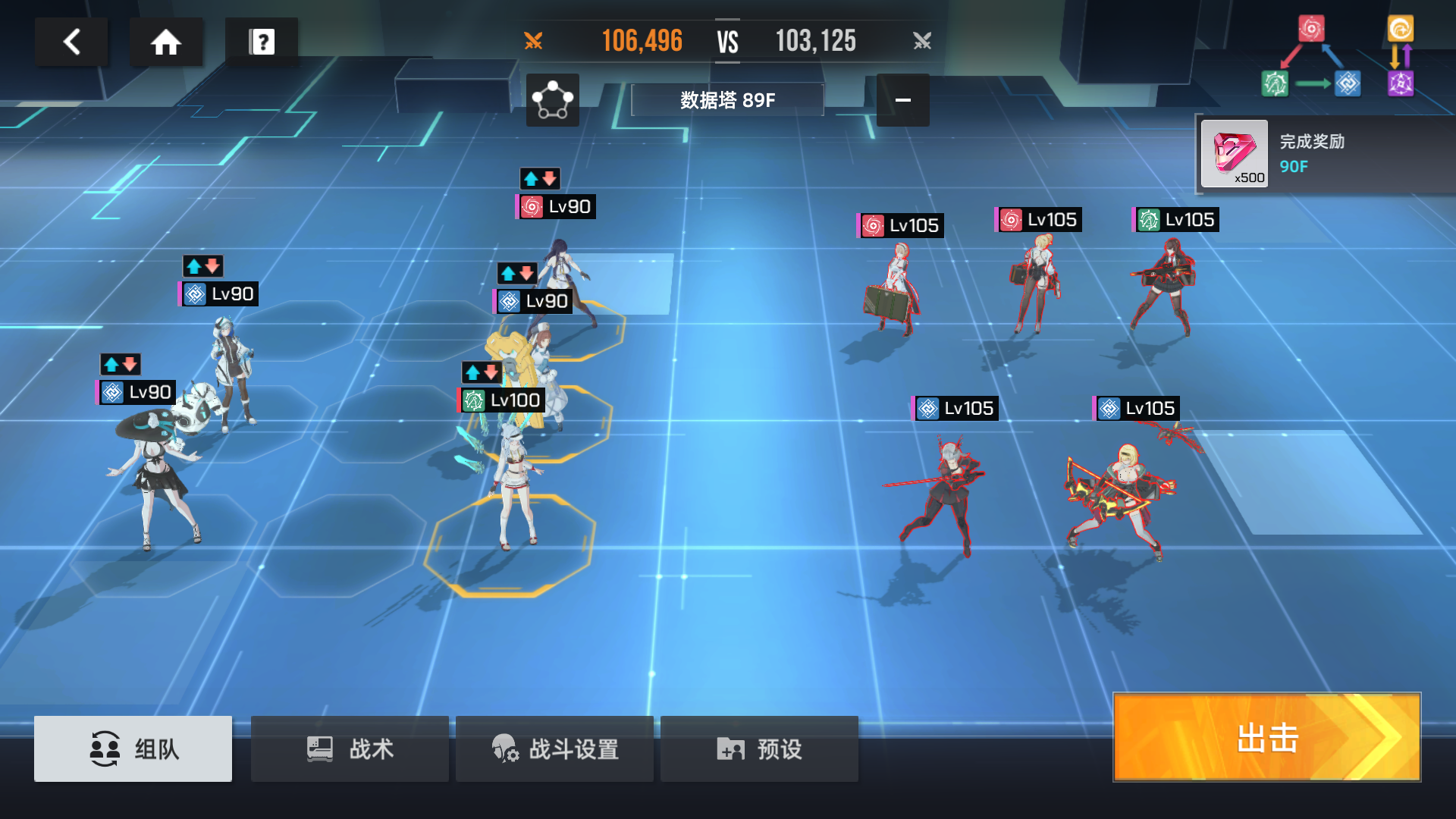Select the home icon in top bar
The height and width of the screenshot is (819, 1456).
[x=165, y=42]
